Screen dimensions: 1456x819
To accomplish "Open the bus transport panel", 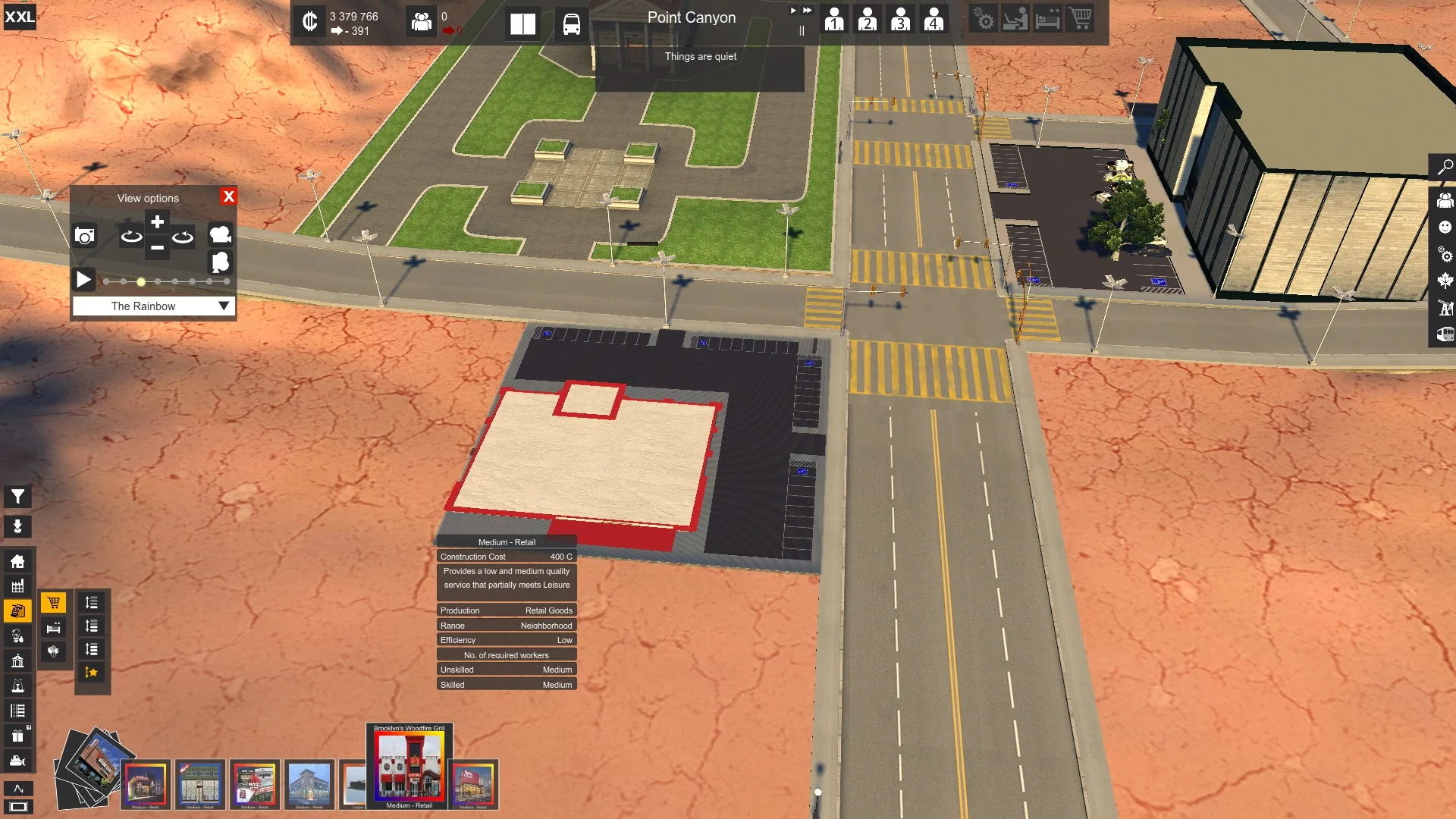I will tap(571, 24).
